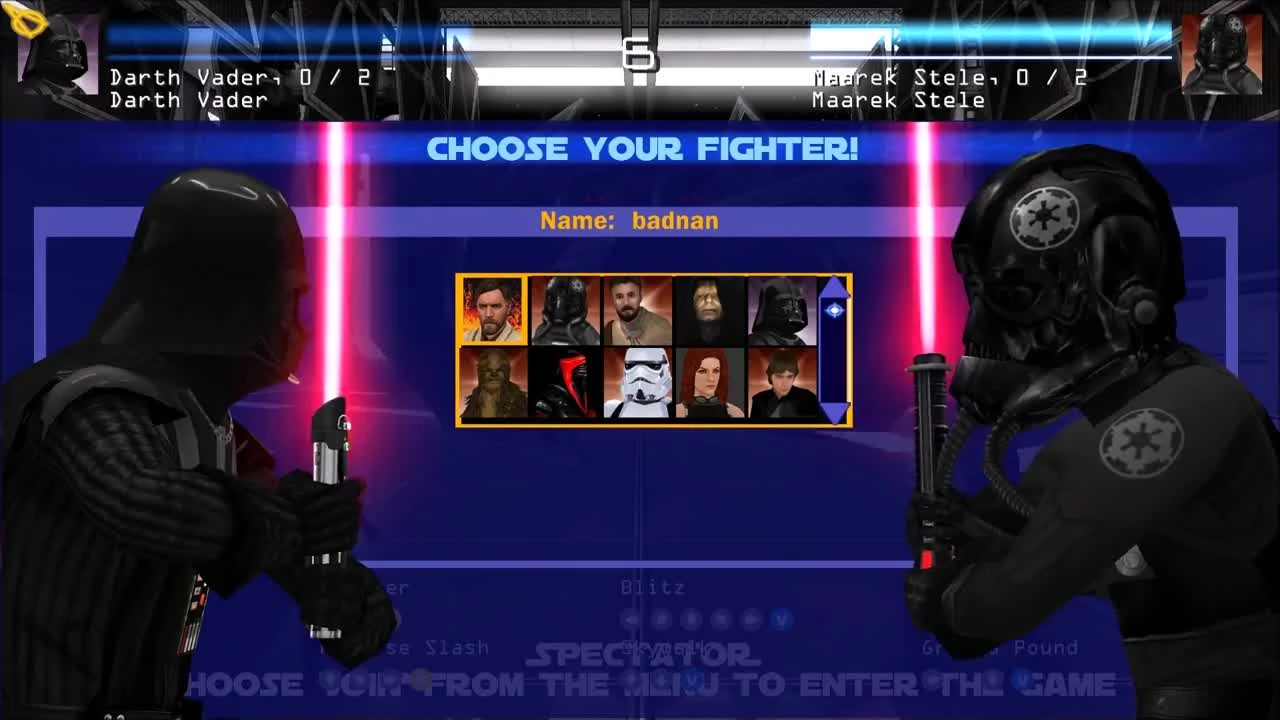This screenshot has height=720, width=1280.
Task: Click the up arrow on the character scrollbar
Action: (834, 287)
